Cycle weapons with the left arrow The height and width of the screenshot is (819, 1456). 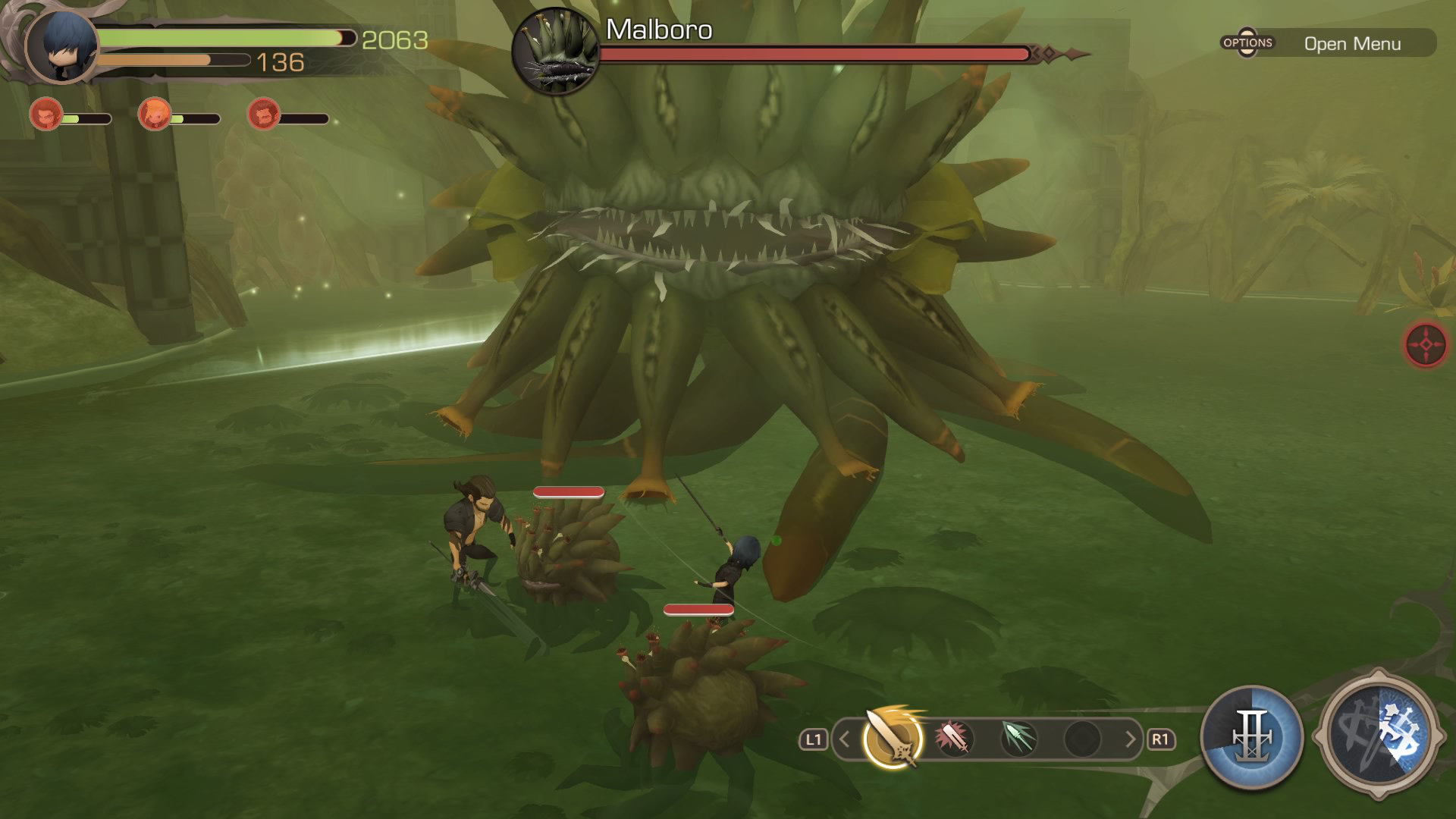pyautogui.click(x=845, y=739)
